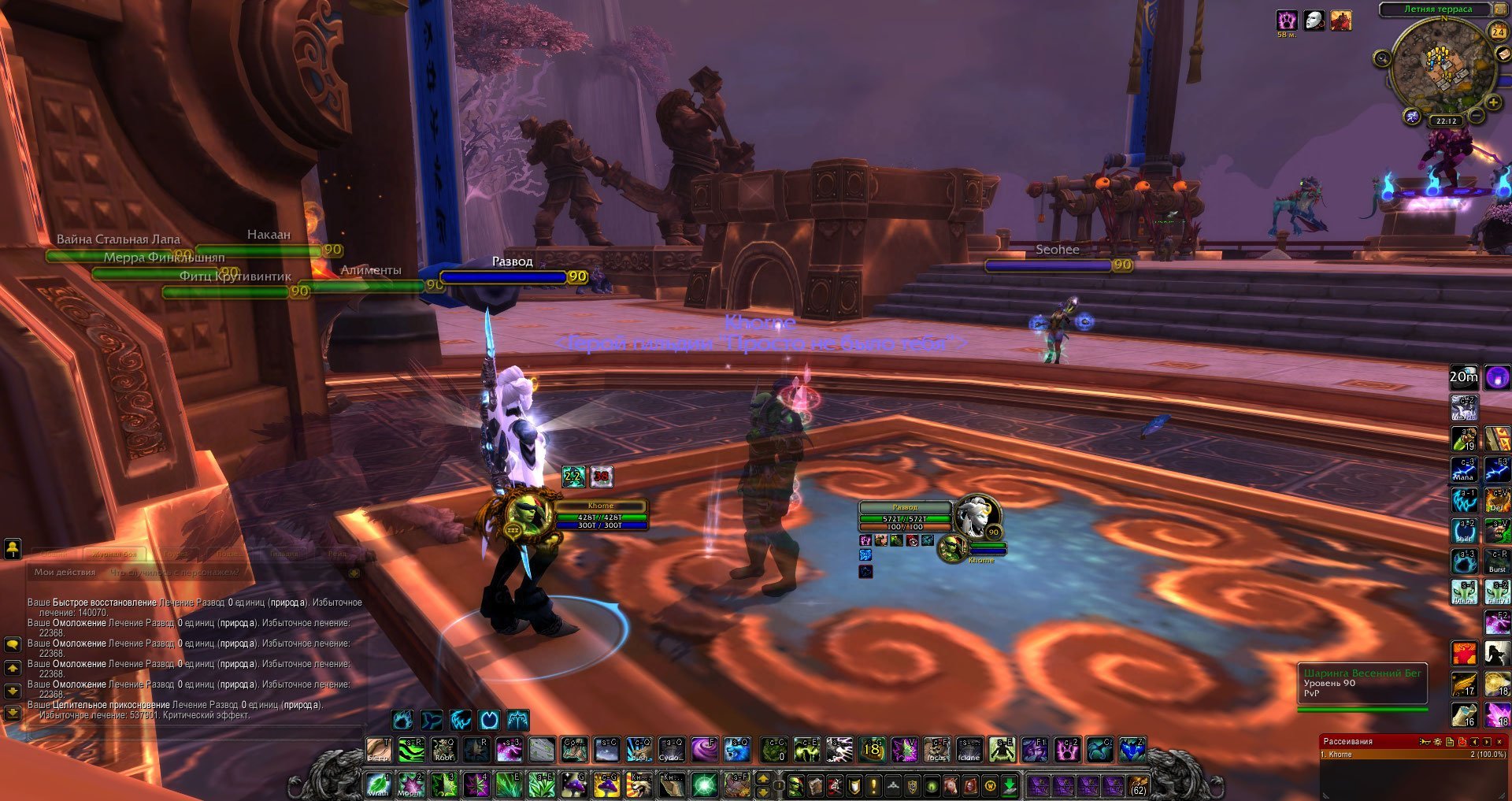Open the minimap tracking magnifier button
The width and height of the screenshot is (1512, 801).
tap(1382, 58)
